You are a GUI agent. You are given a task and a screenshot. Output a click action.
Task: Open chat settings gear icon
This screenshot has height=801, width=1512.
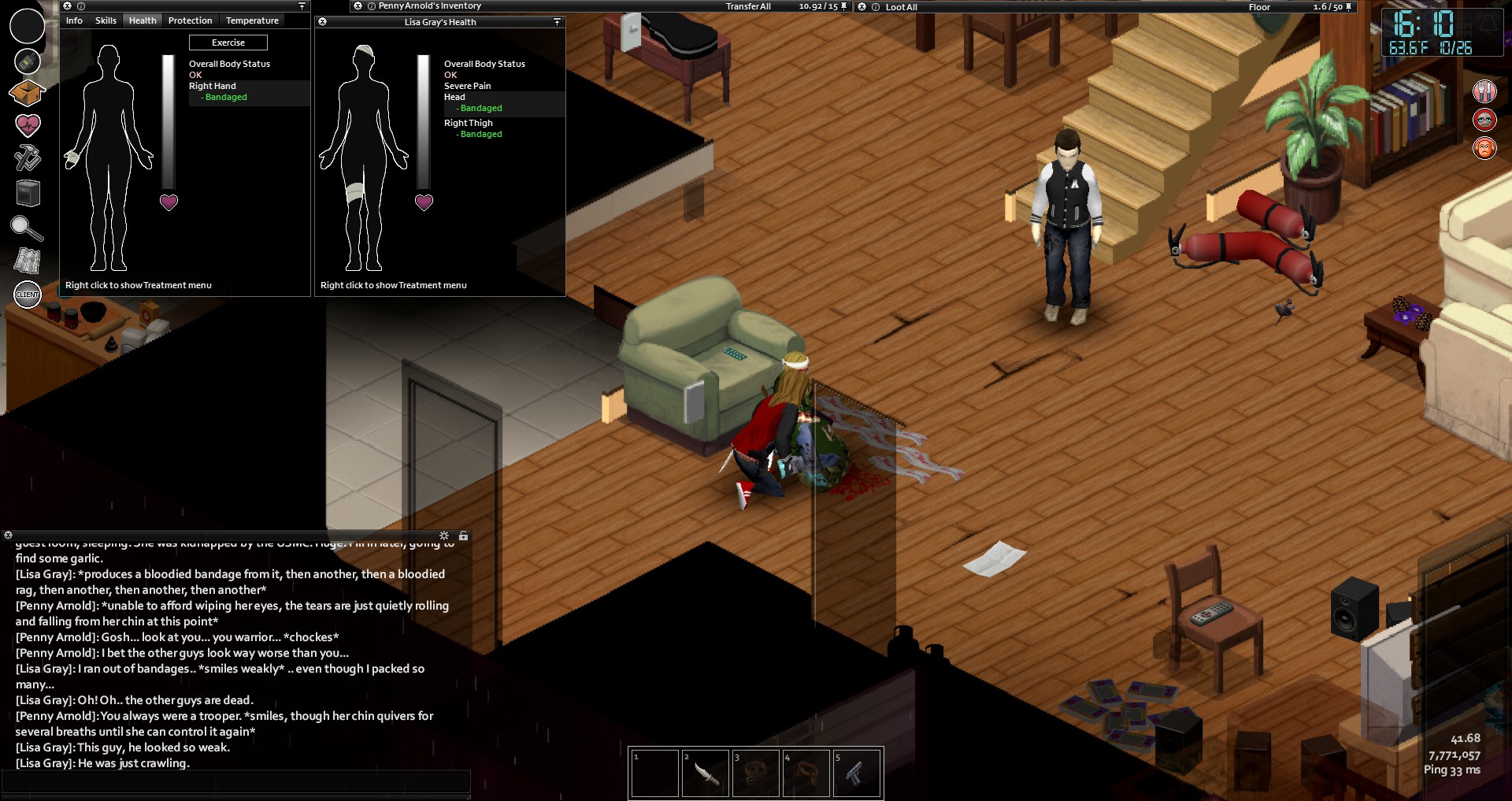click(x=444, y=536)
